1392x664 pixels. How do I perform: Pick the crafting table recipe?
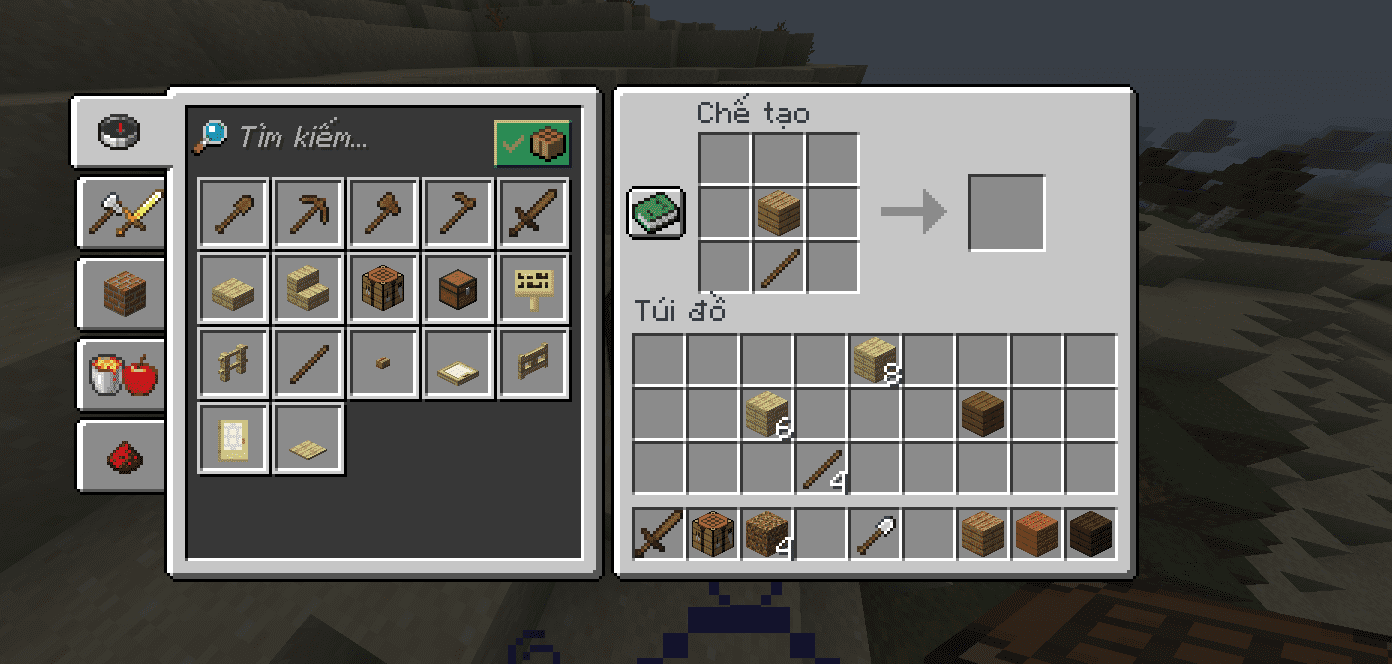pyautogui.click(x=383, y=288)
